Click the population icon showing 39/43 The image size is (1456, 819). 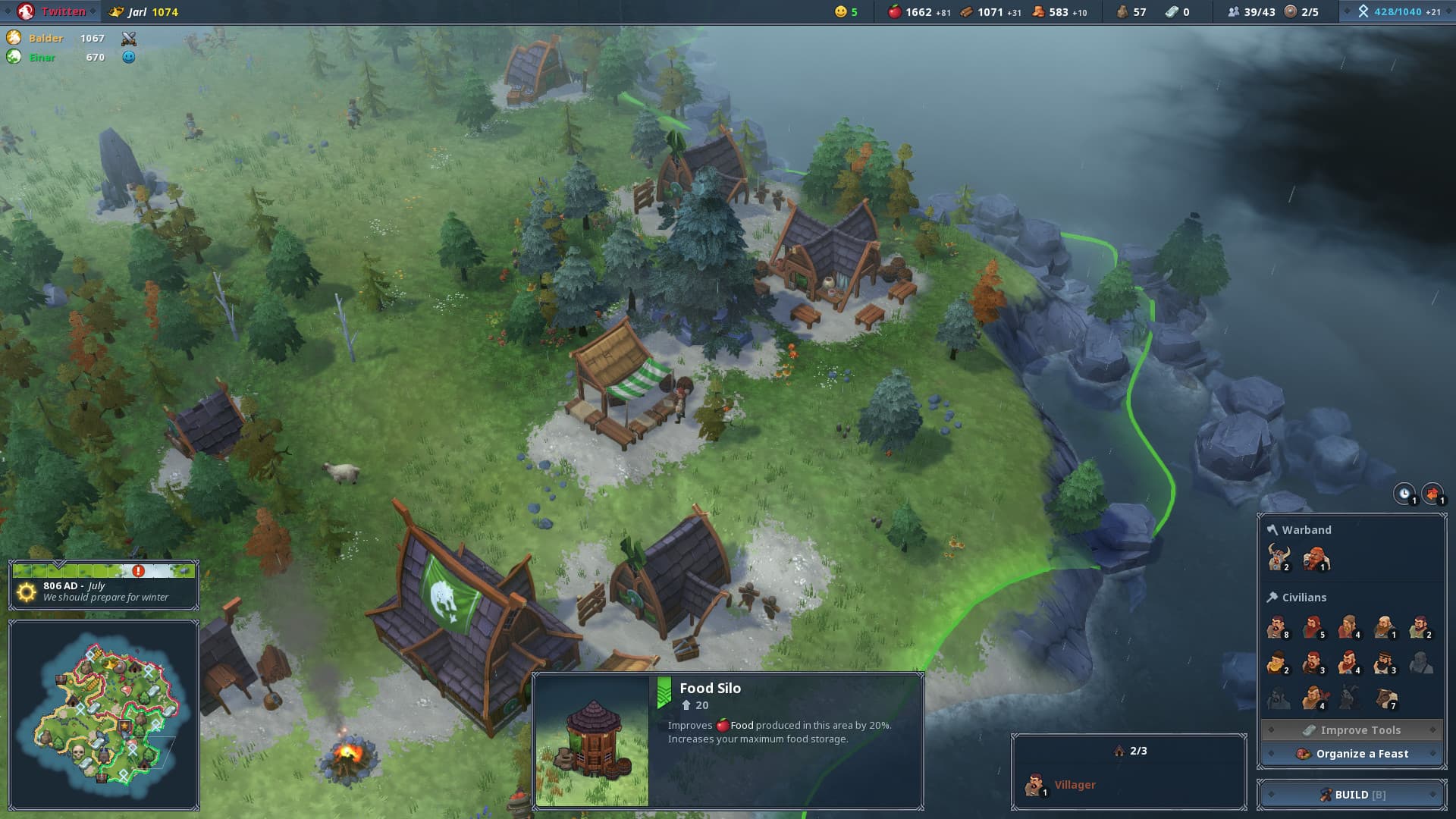tap(1232, 12)
